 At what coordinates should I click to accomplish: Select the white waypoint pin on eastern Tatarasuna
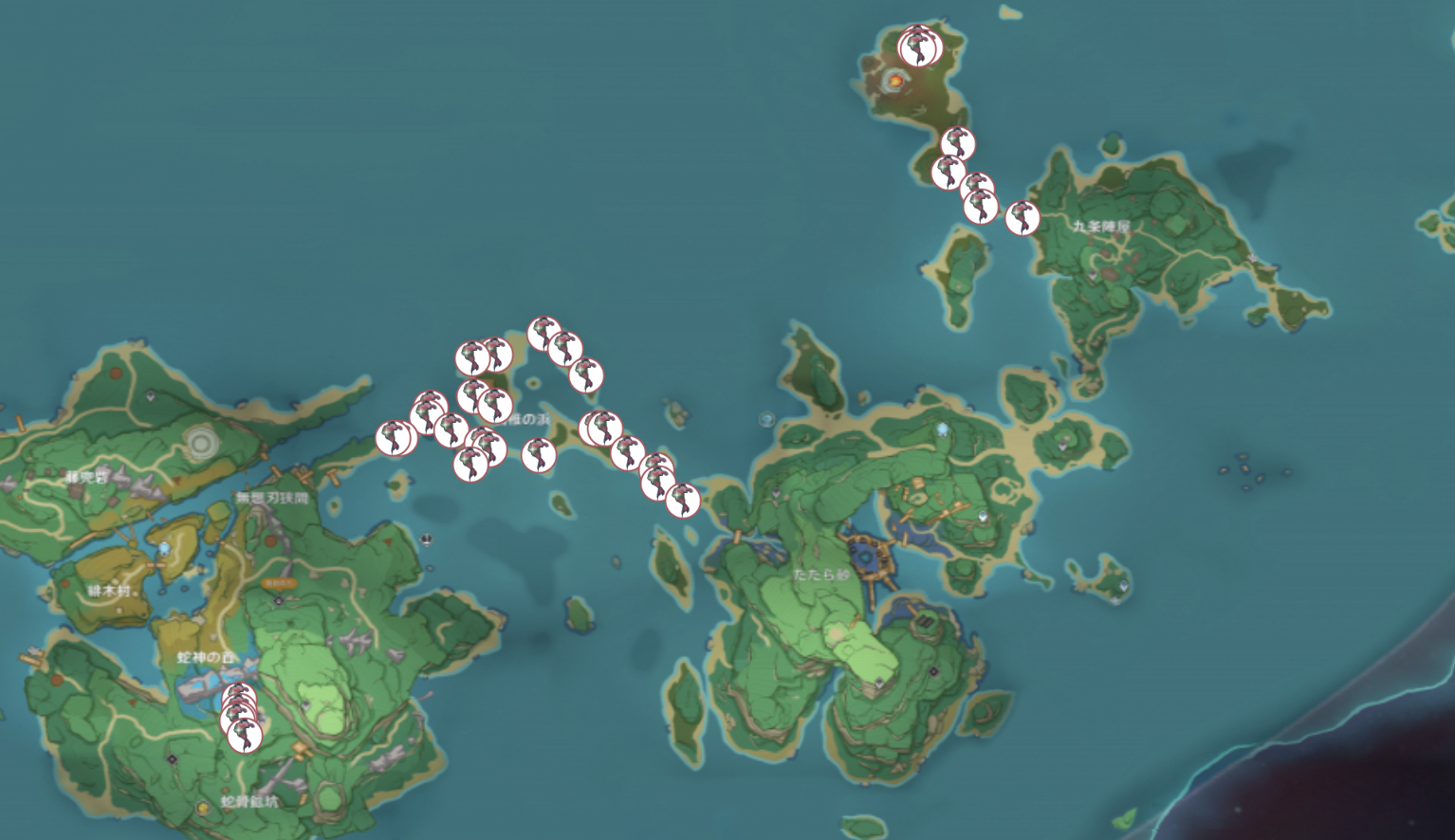983,516
